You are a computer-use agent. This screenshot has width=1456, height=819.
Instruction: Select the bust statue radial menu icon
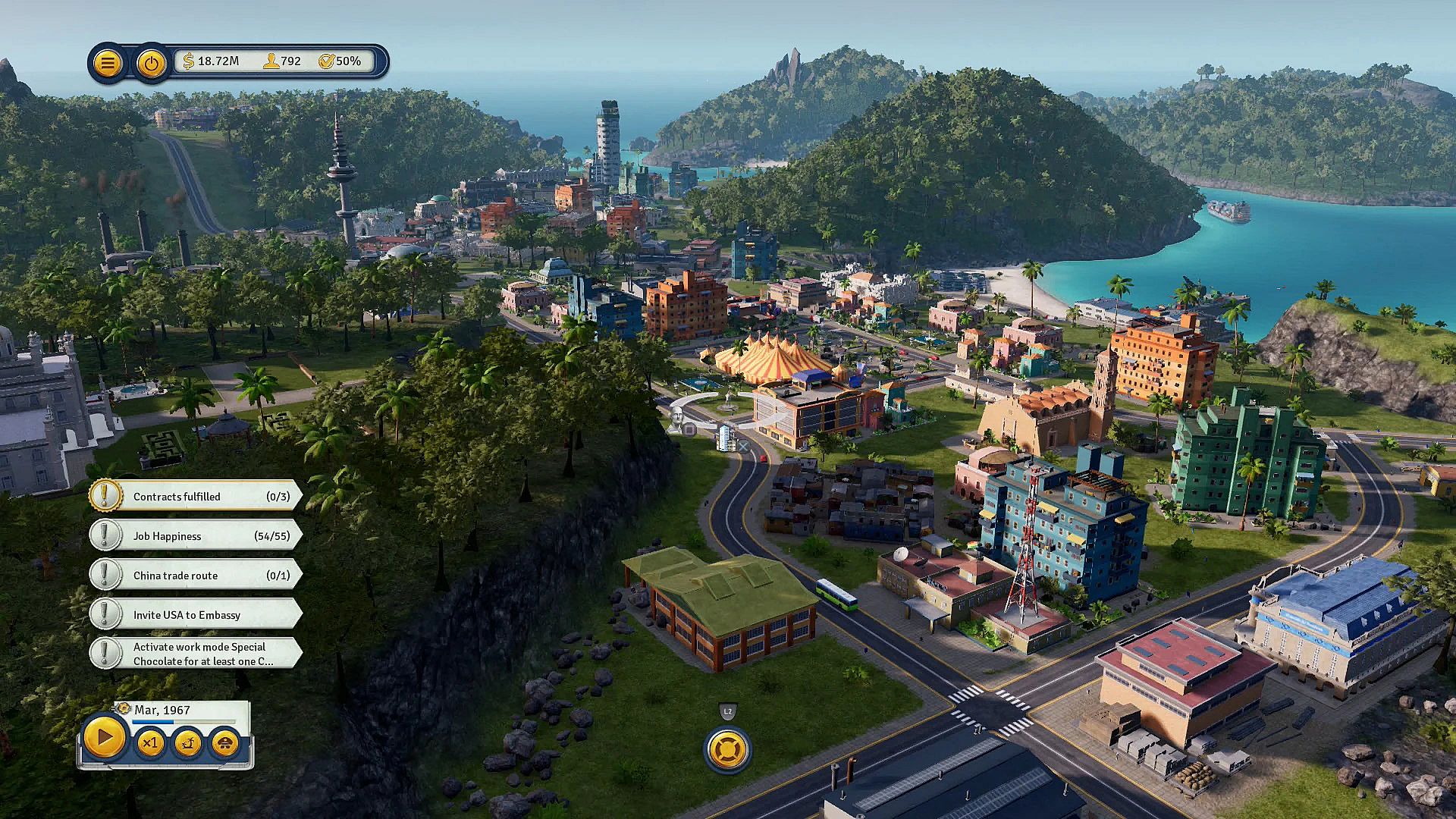pyautogui.click(x=677, y=418)
